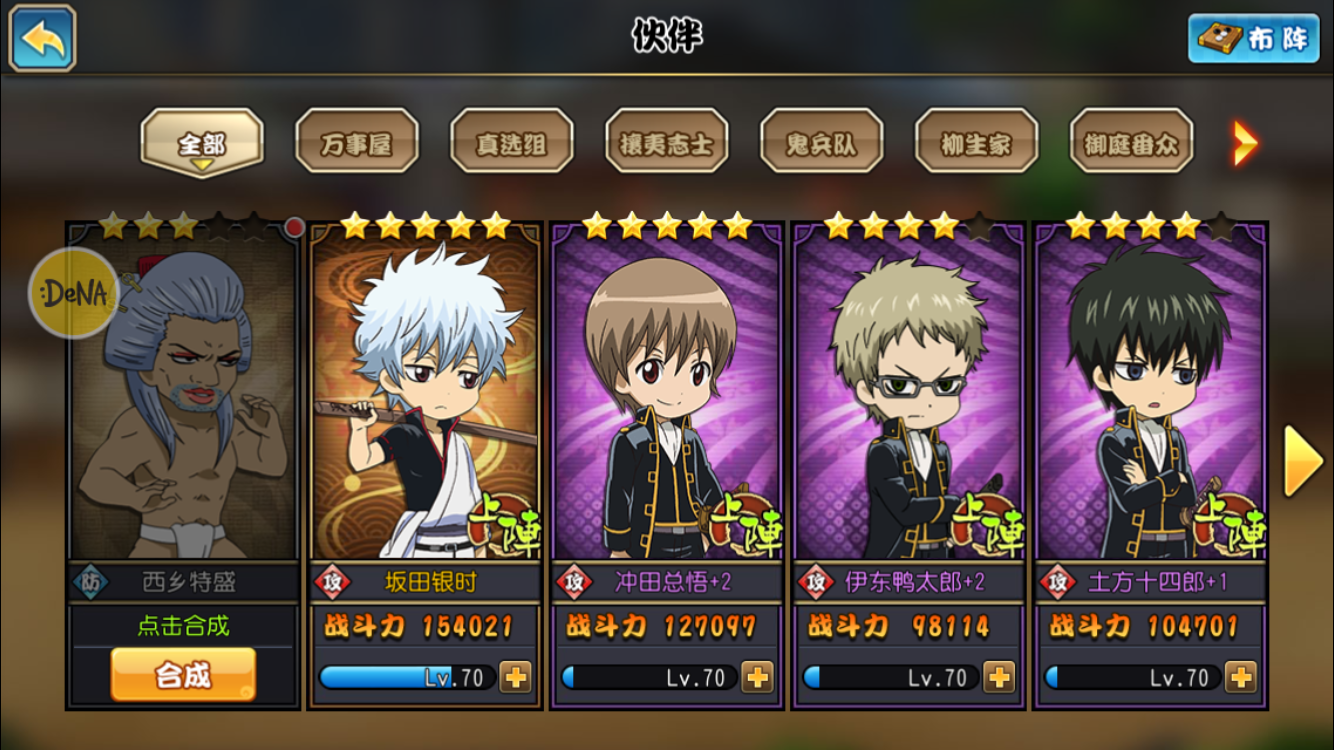The image size is (1334, 750).
Task: Tap the 合成 synthesize button
Action: click(x=183, y=675)
